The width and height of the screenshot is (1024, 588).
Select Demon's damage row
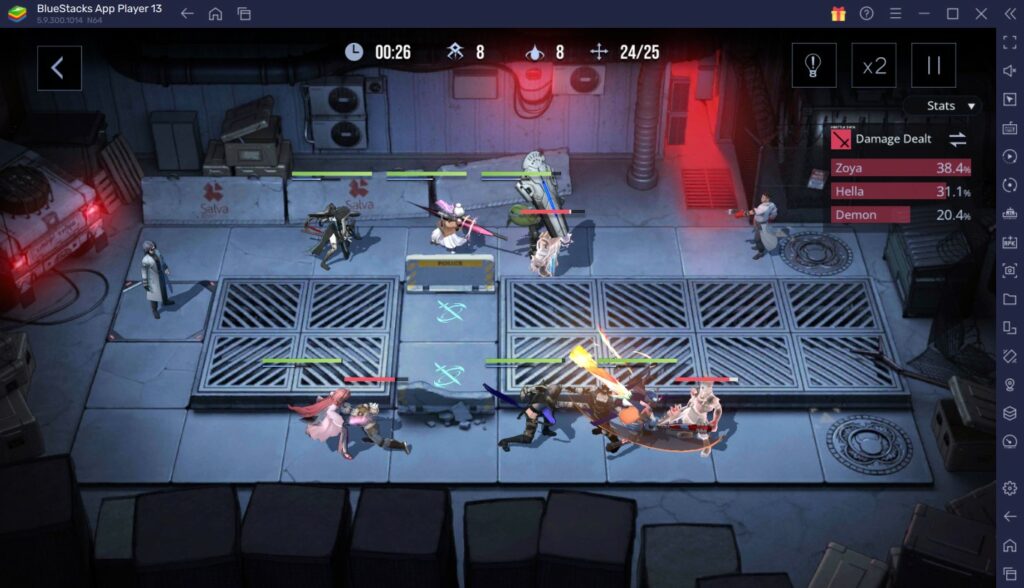[x=900, y=215]
